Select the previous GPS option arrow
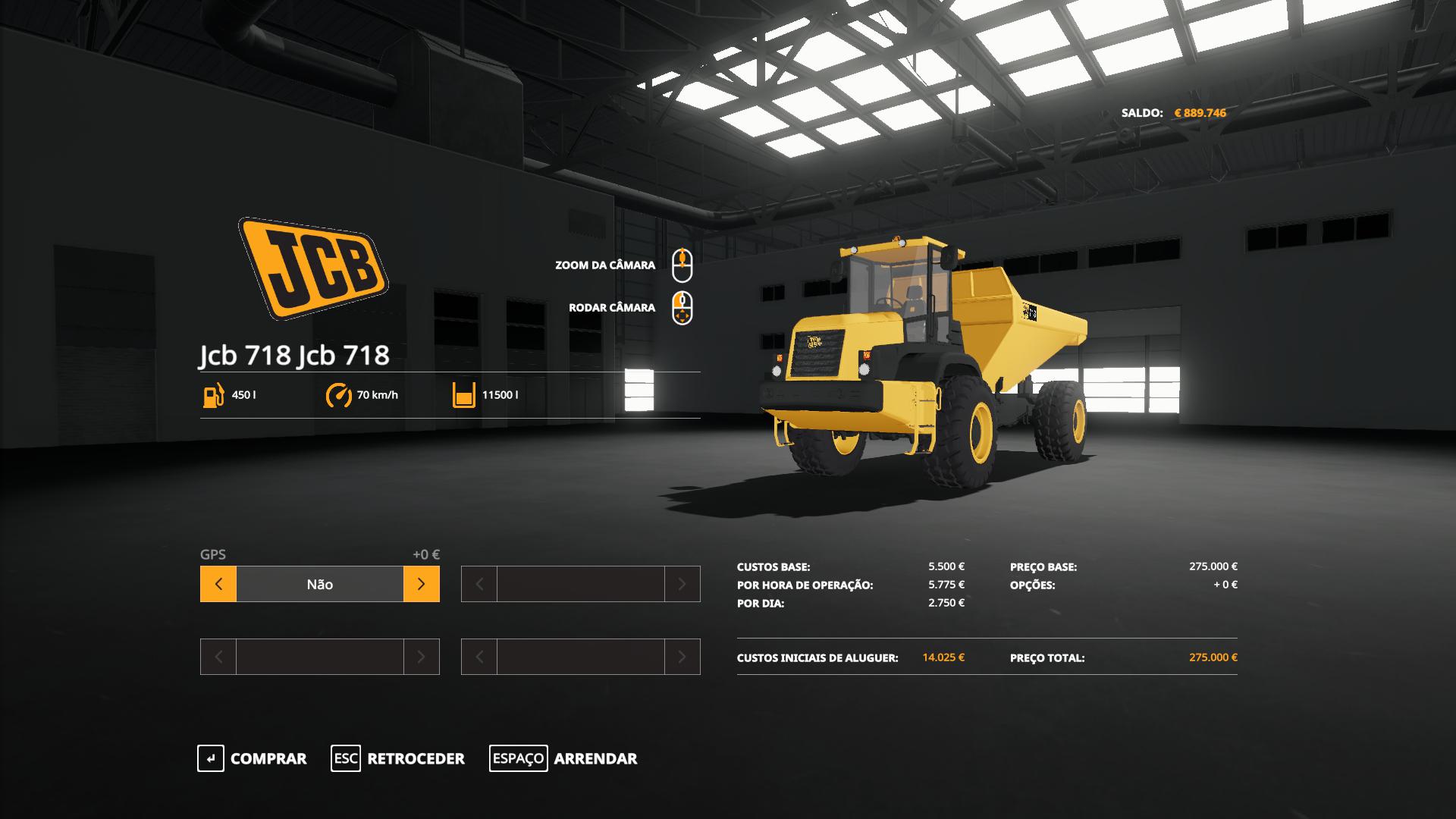The height and width of the screenshot is (819, 1456). [218, 584]
